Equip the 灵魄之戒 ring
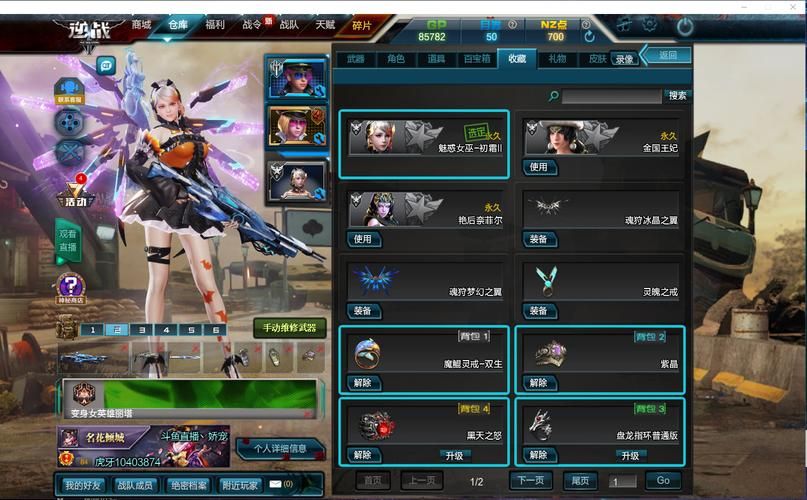The width and height of the screenshot is (807, 500). click(x=539, y=311)
